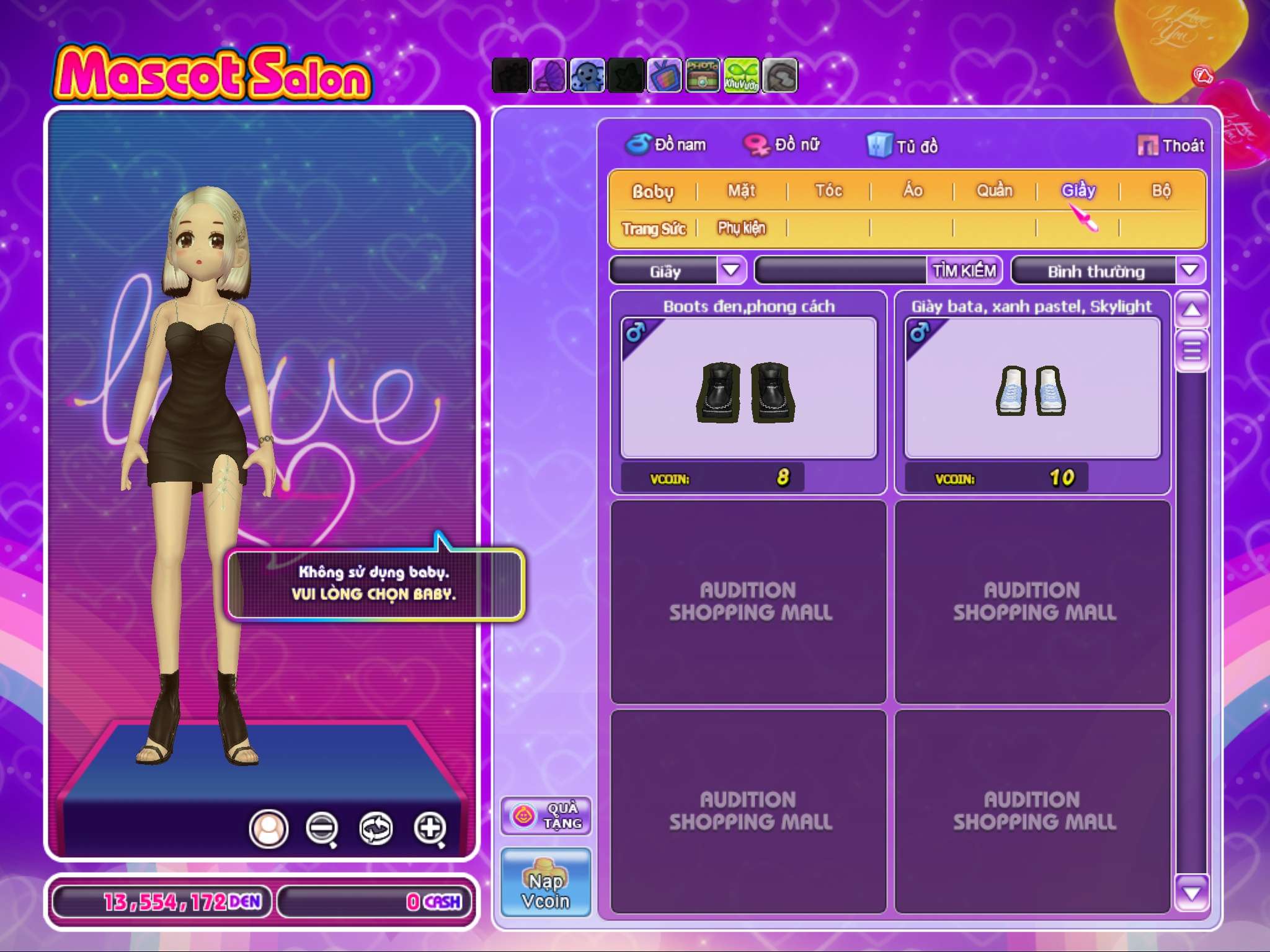
Task: Choose the Áo shirt category
Action: pyautogui.click(x=912, y=191)
